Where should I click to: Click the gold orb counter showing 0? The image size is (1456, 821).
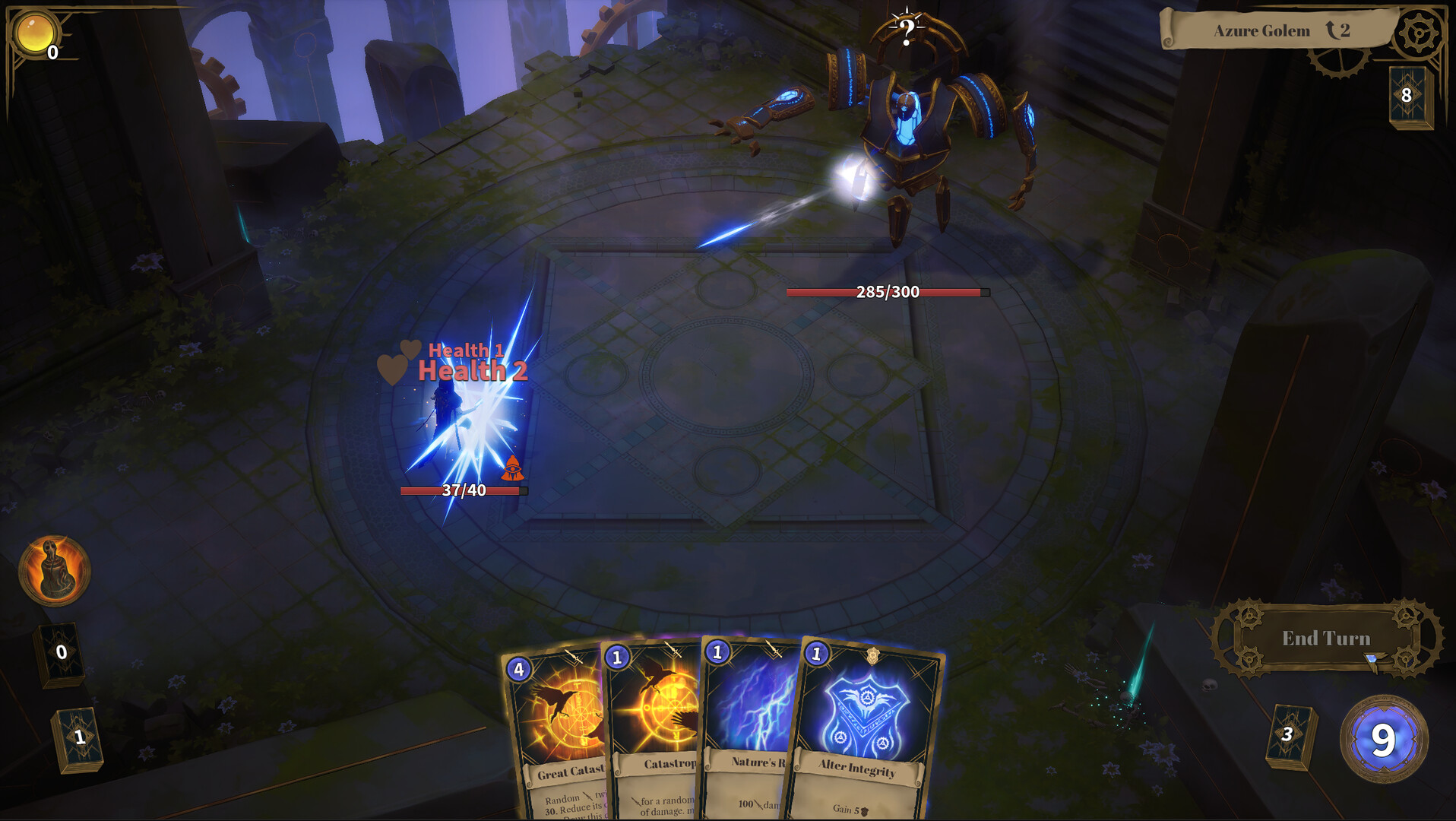pyautogui.click(x=33, y=33)
